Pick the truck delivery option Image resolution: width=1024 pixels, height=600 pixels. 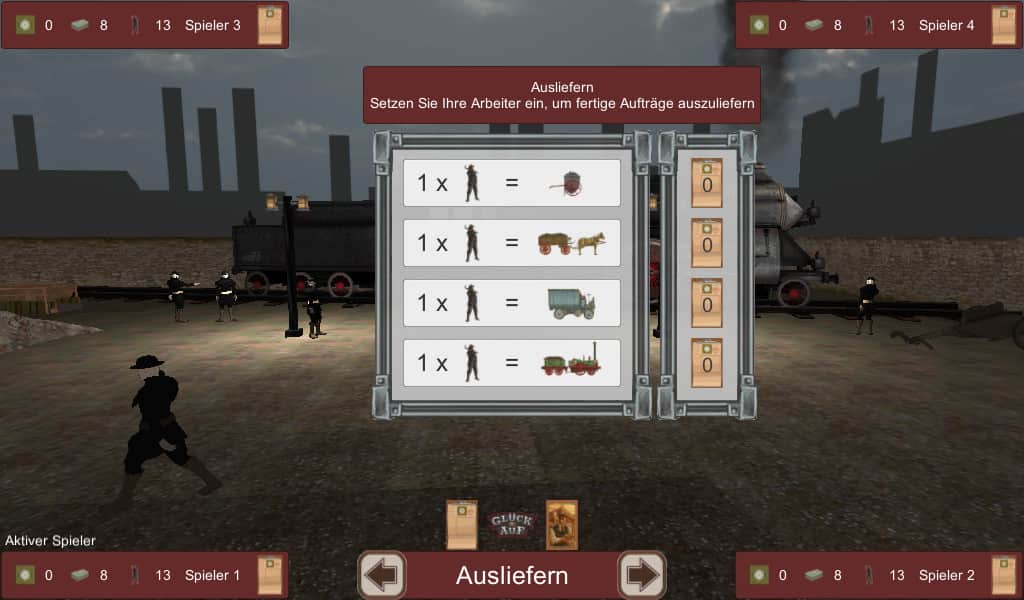511,303
